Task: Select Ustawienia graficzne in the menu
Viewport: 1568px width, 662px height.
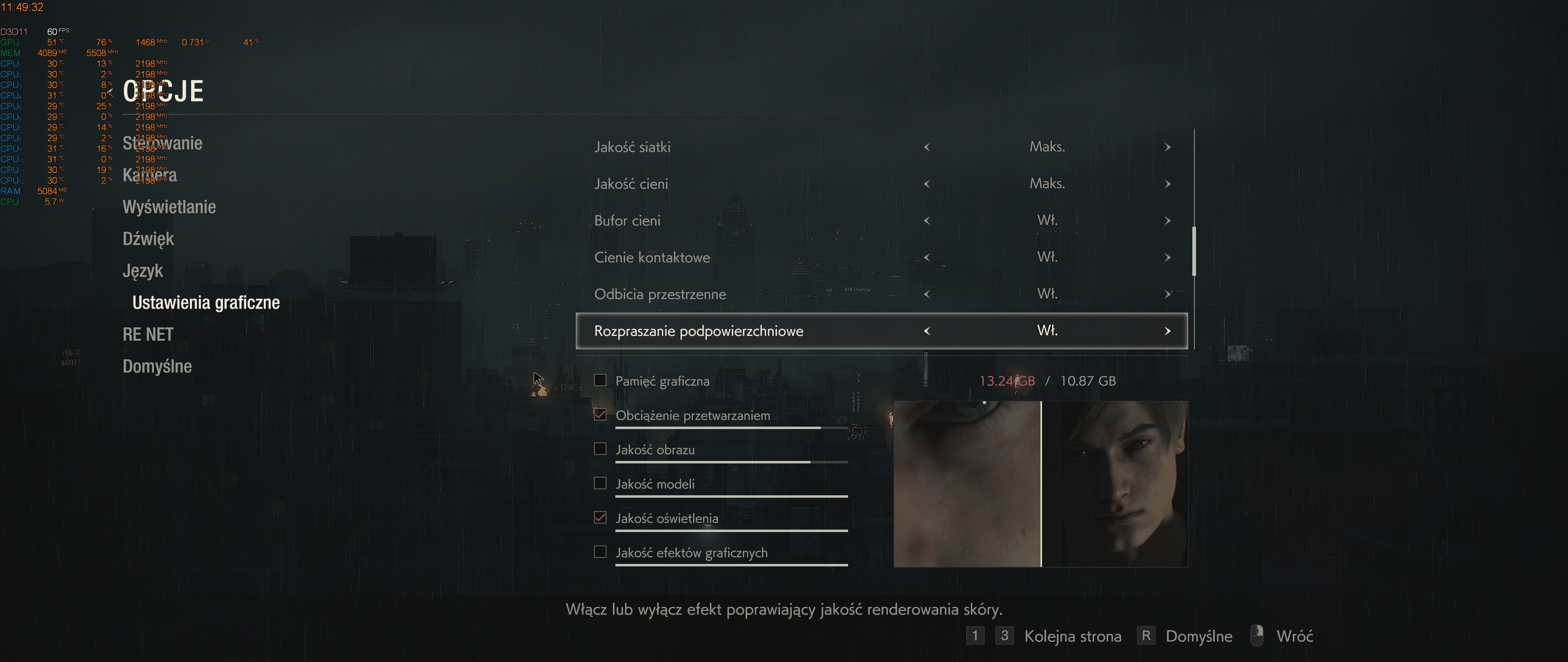Action: click(206, 303)
